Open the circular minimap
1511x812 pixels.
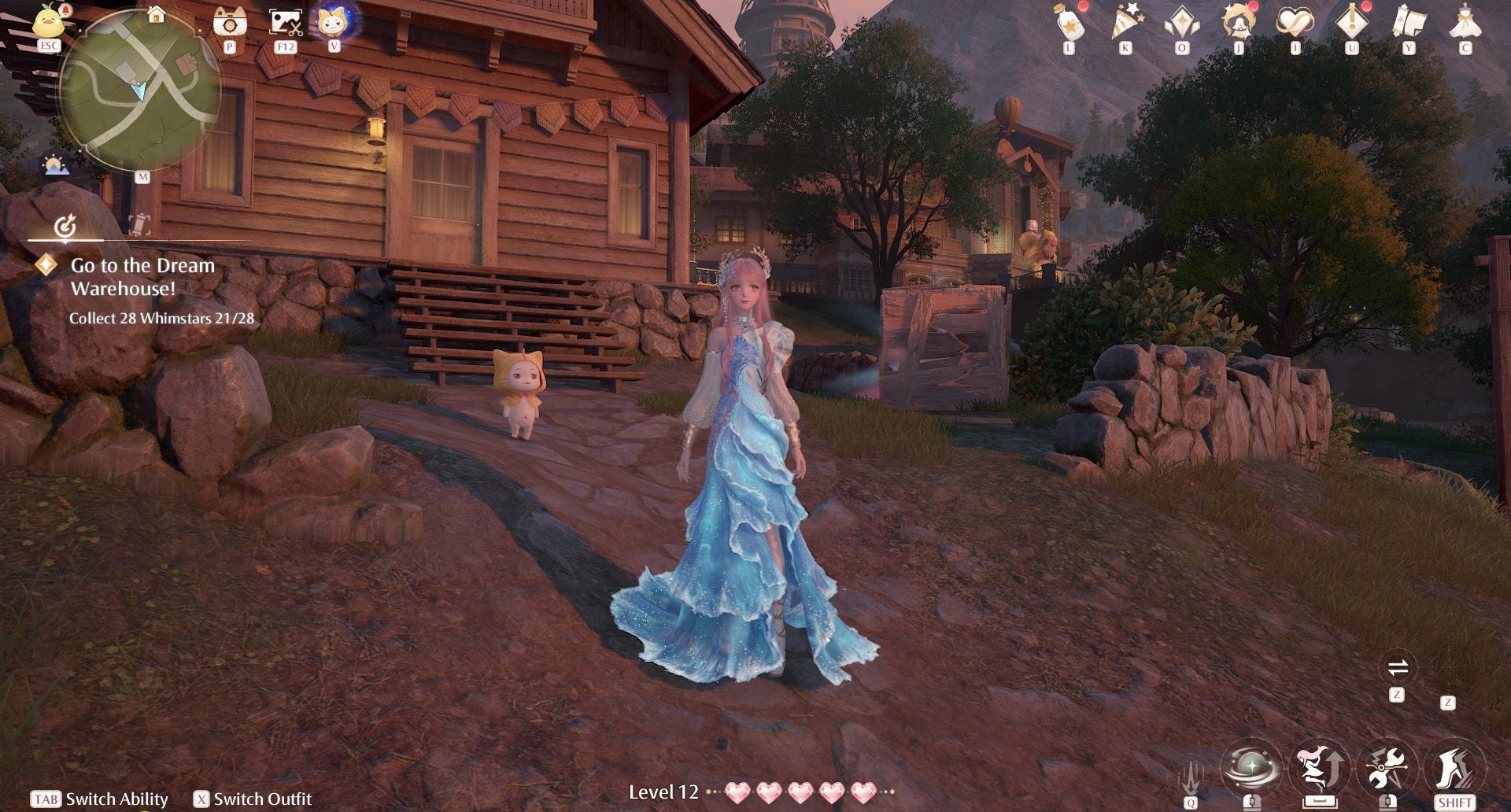point(140,90)
